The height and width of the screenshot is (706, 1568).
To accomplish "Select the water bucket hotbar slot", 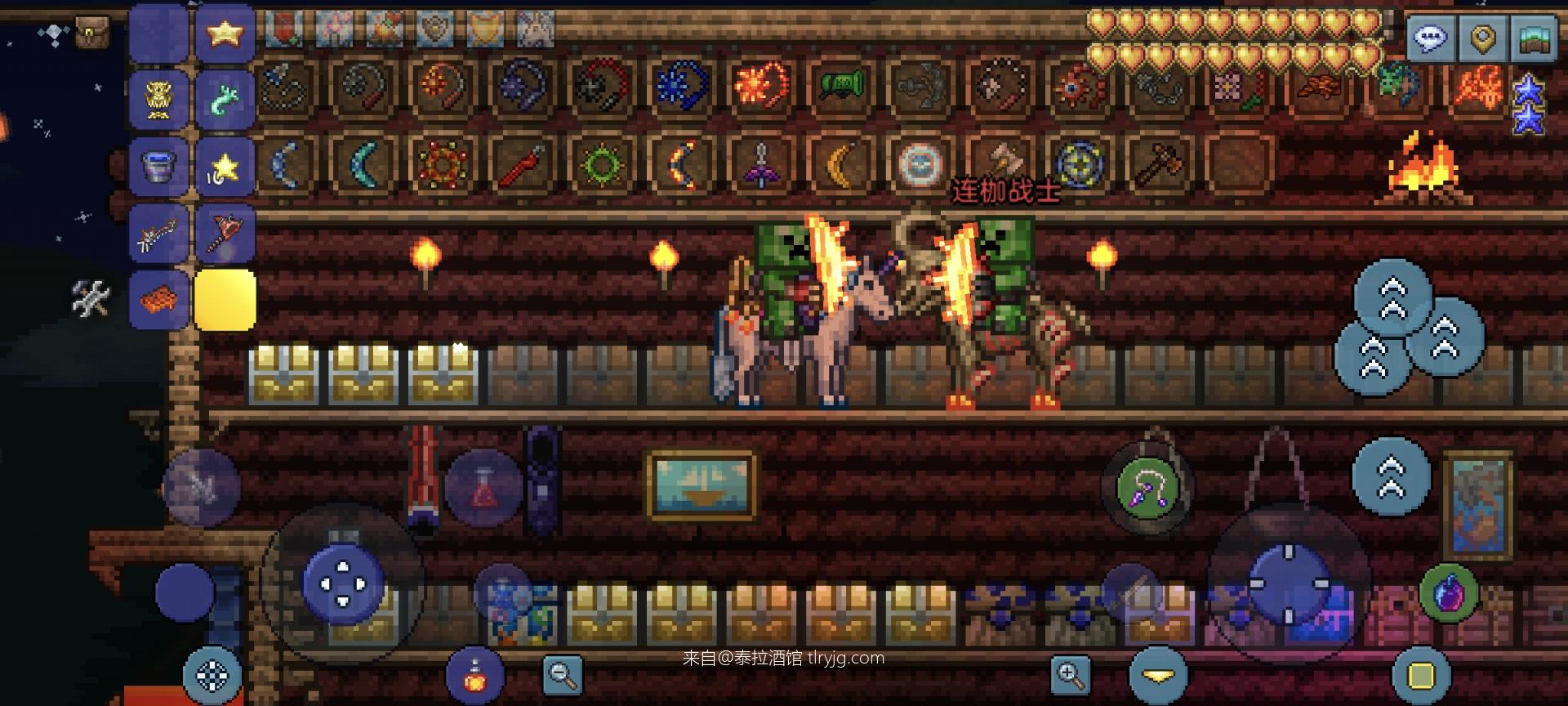I will (158, 168).
